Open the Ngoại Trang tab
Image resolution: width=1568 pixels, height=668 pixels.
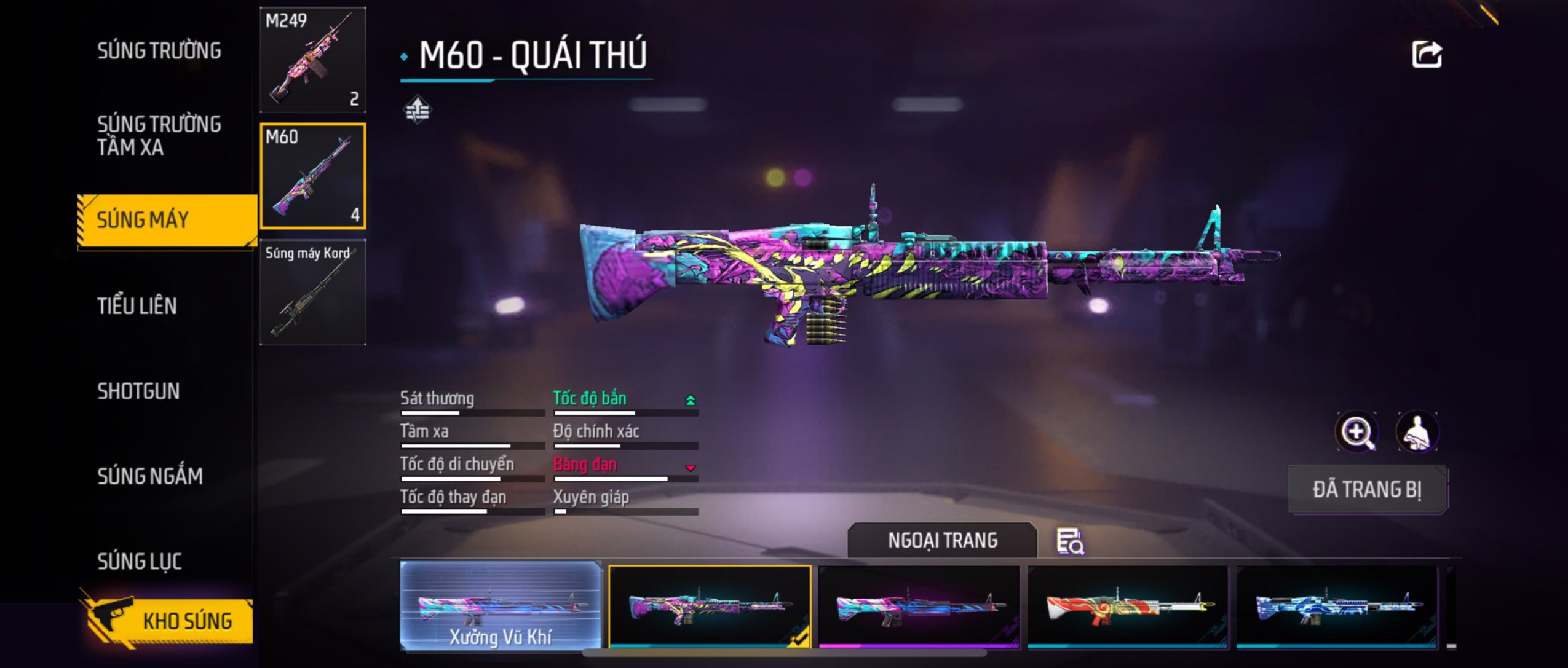click(x=942, y=540)
